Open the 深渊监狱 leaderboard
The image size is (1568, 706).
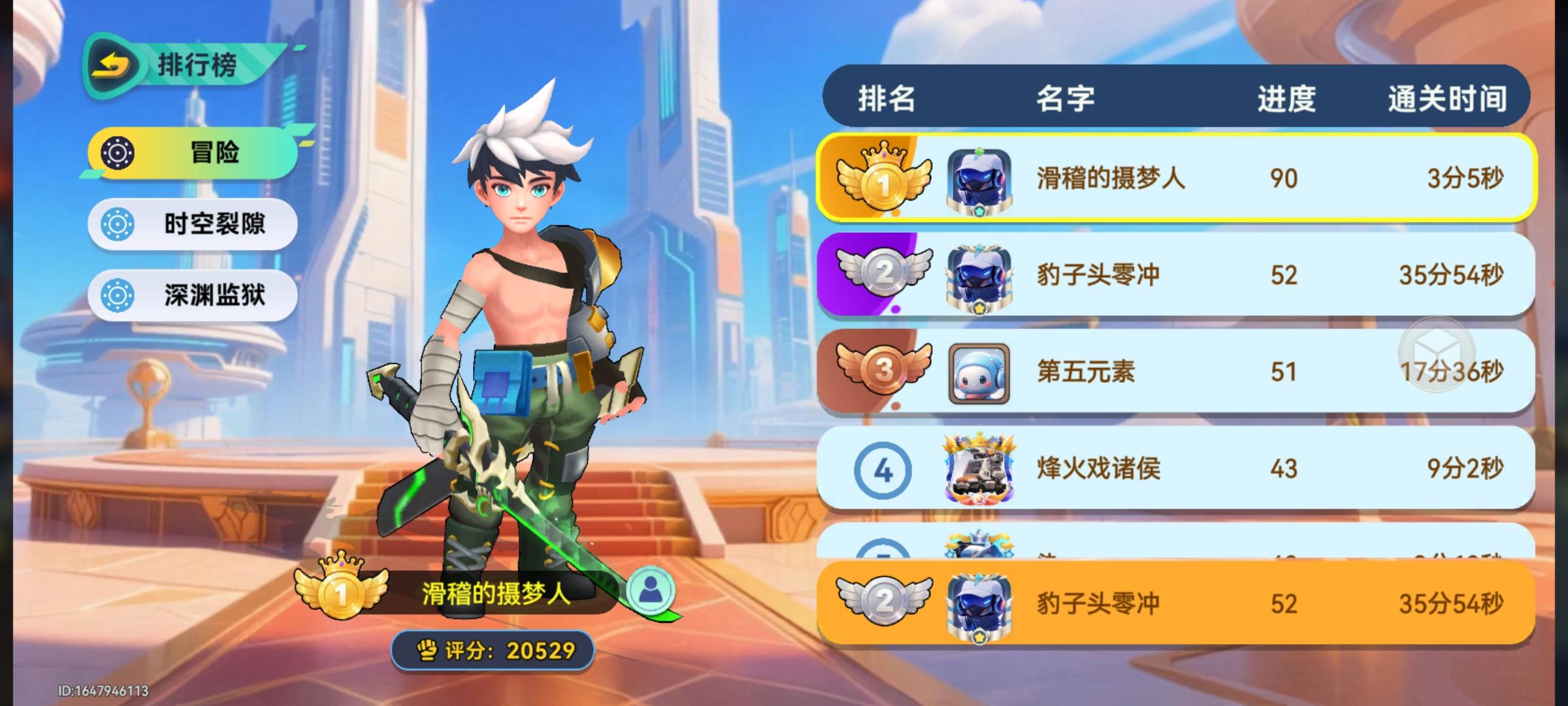tap(193, 295)
